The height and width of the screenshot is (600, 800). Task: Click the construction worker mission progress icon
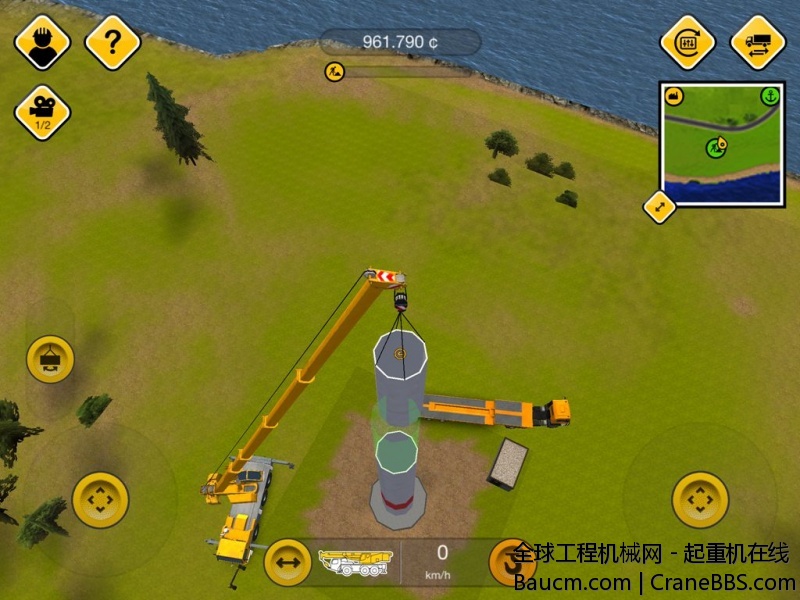coord(334,71)
